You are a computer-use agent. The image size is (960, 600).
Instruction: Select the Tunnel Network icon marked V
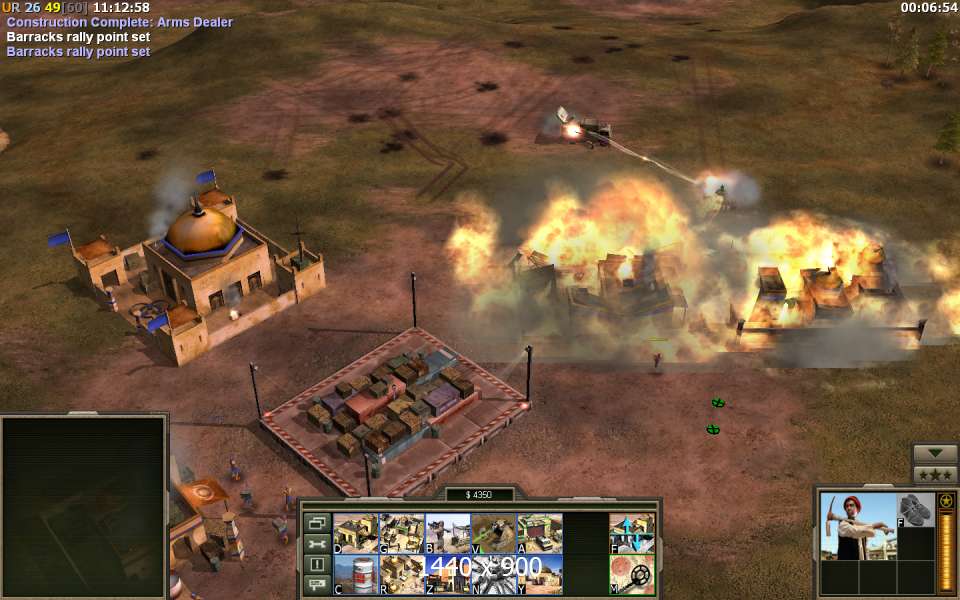tap(493, 534)
